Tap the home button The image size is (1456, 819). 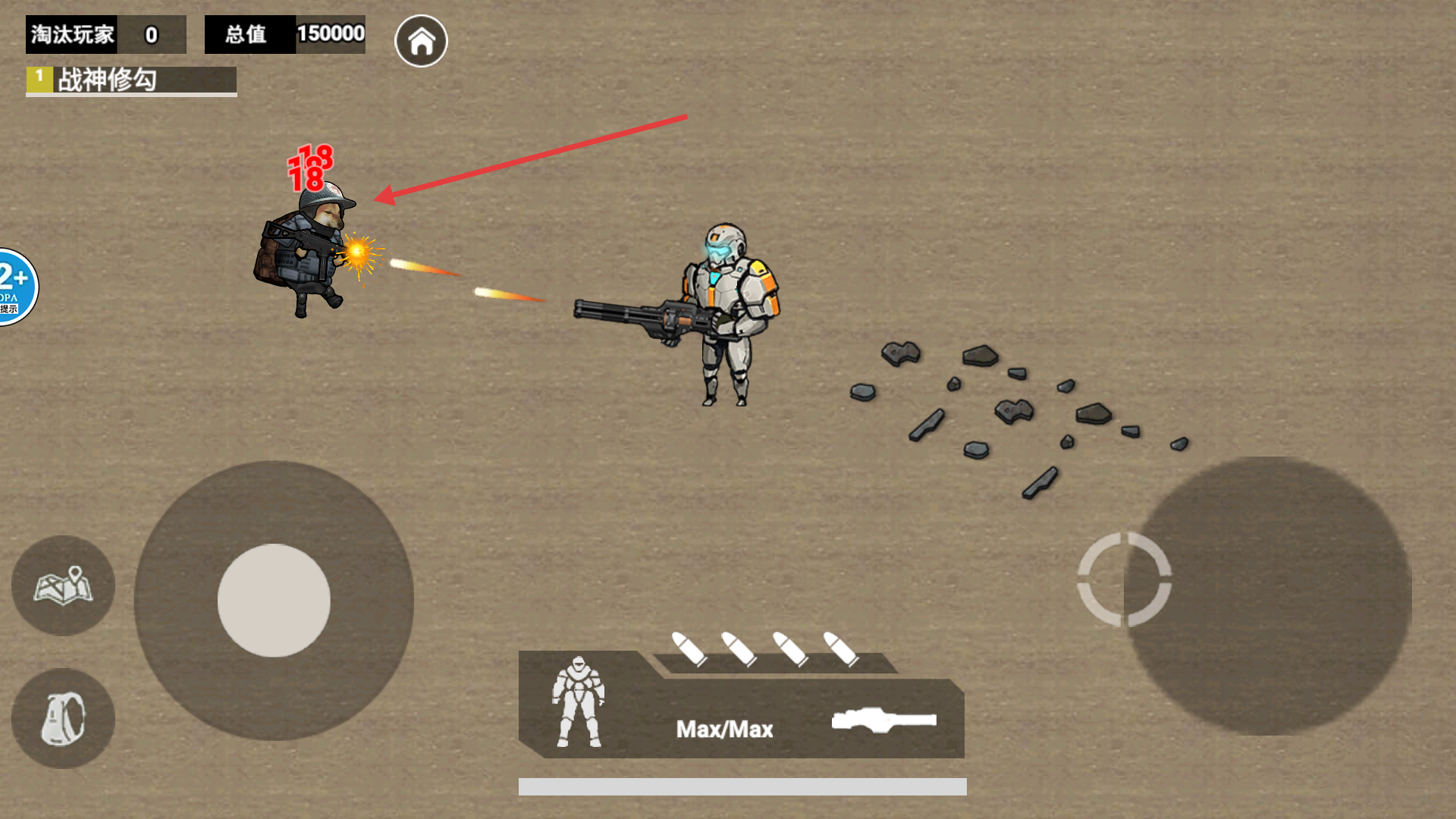coord(421,41)
